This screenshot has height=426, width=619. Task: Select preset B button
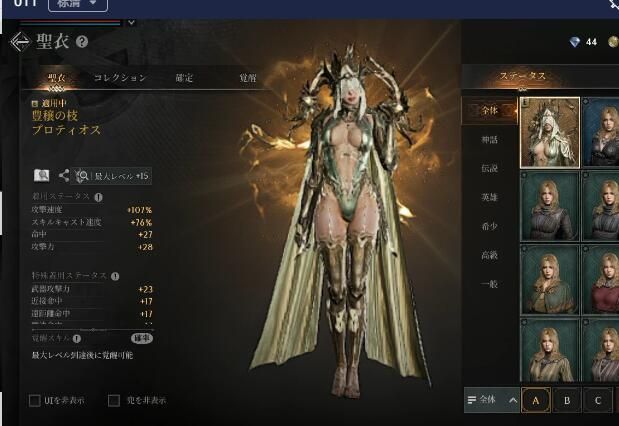pos(567,400)
